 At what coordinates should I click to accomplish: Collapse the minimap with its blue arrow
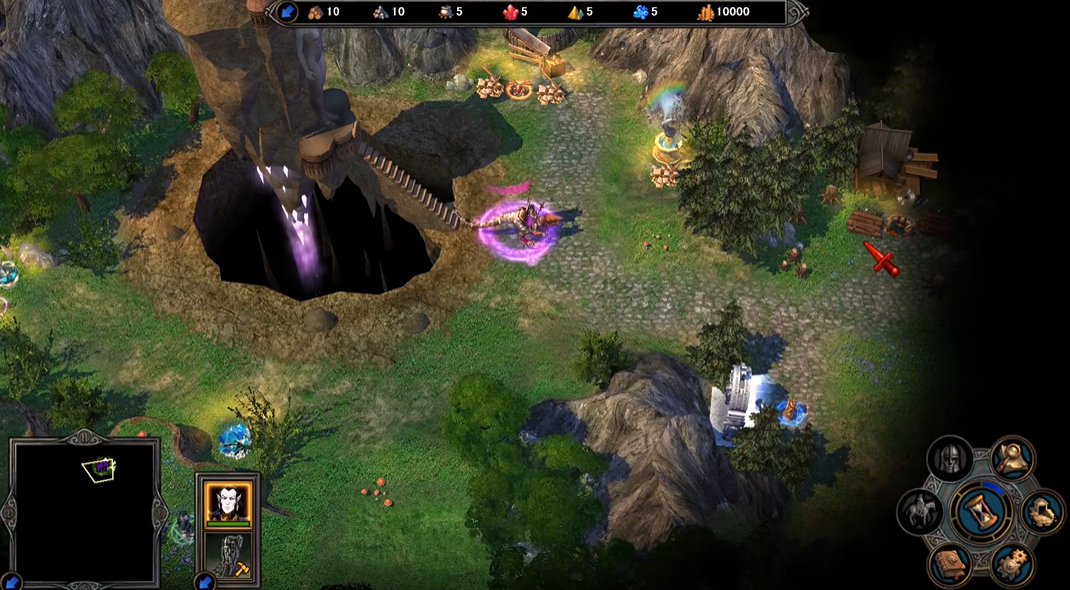coord(11,580)
